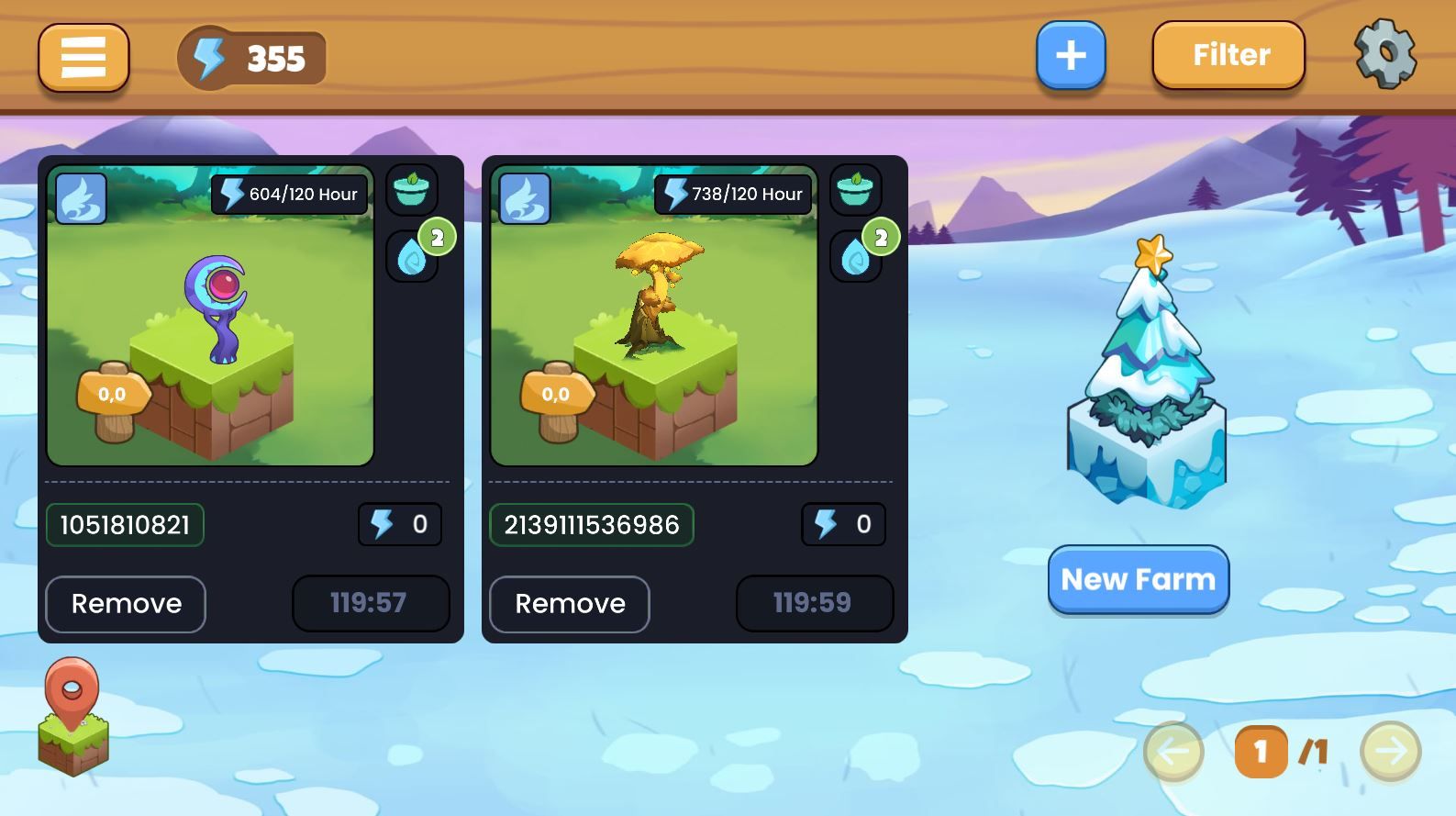The height and width of the screenshot is (816, 1456).
Task: Click the blue plus button
Action: point(1071,56)
